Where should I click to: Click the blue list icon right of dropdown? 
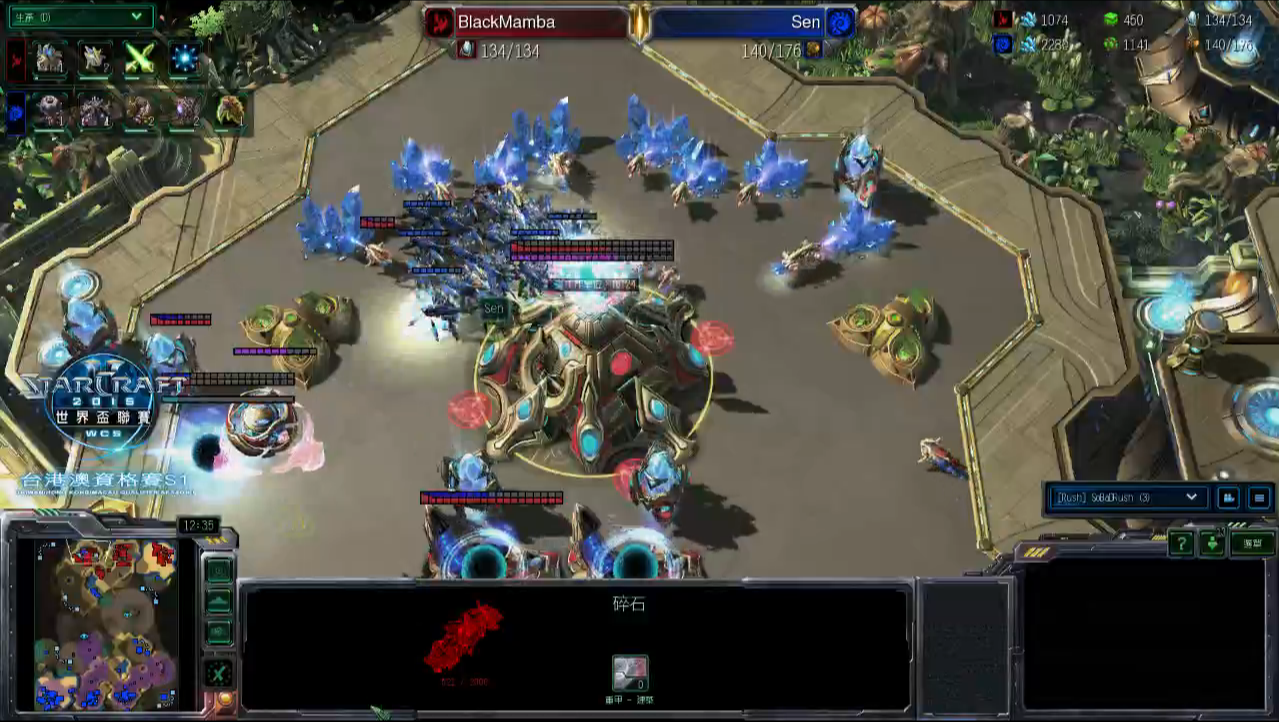(x=1259, y=497)
